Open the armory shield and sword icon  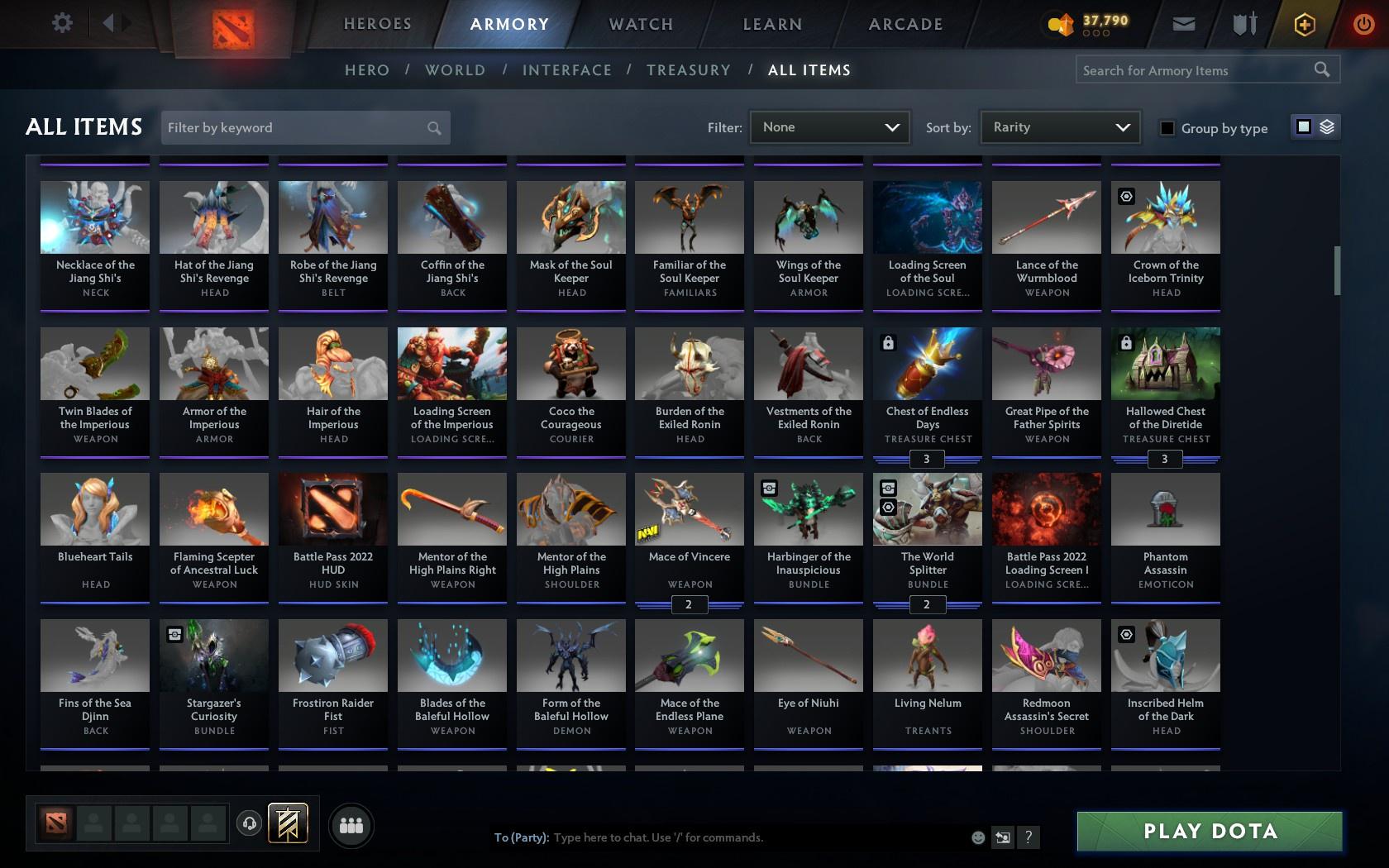click(x=1243, y=24)
